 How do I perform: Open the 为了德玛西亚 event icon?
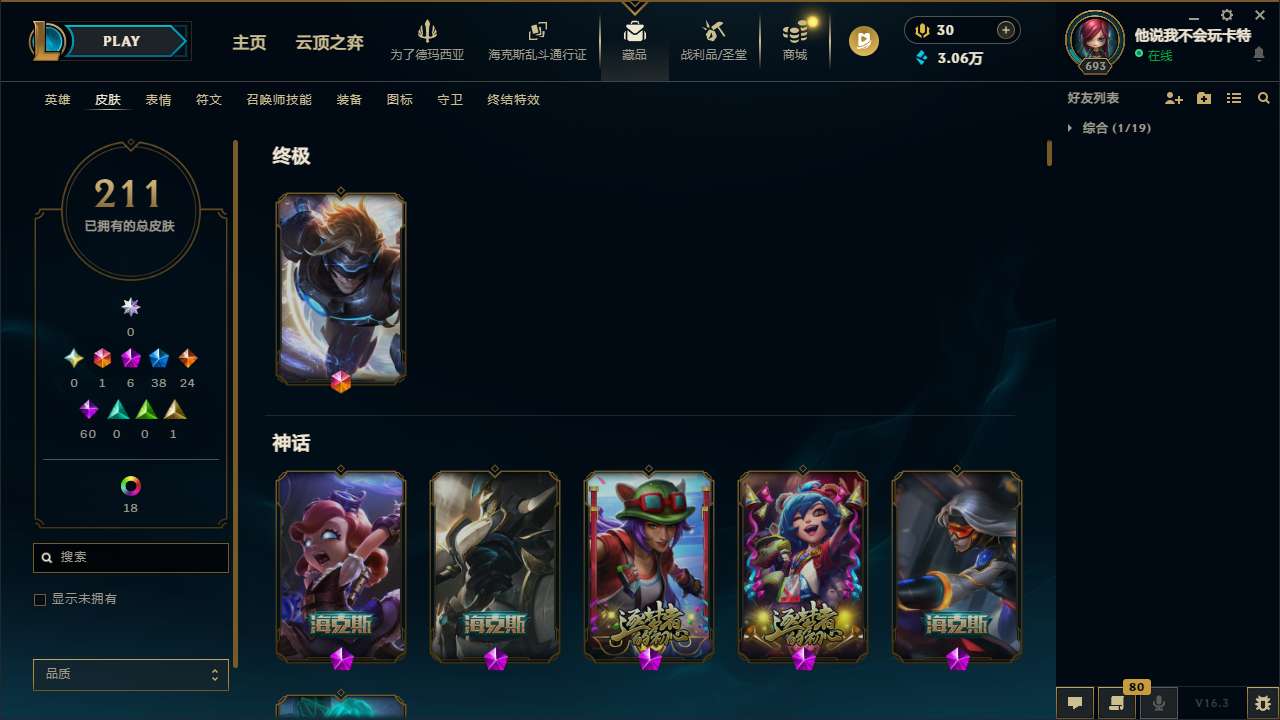point(429,40)
